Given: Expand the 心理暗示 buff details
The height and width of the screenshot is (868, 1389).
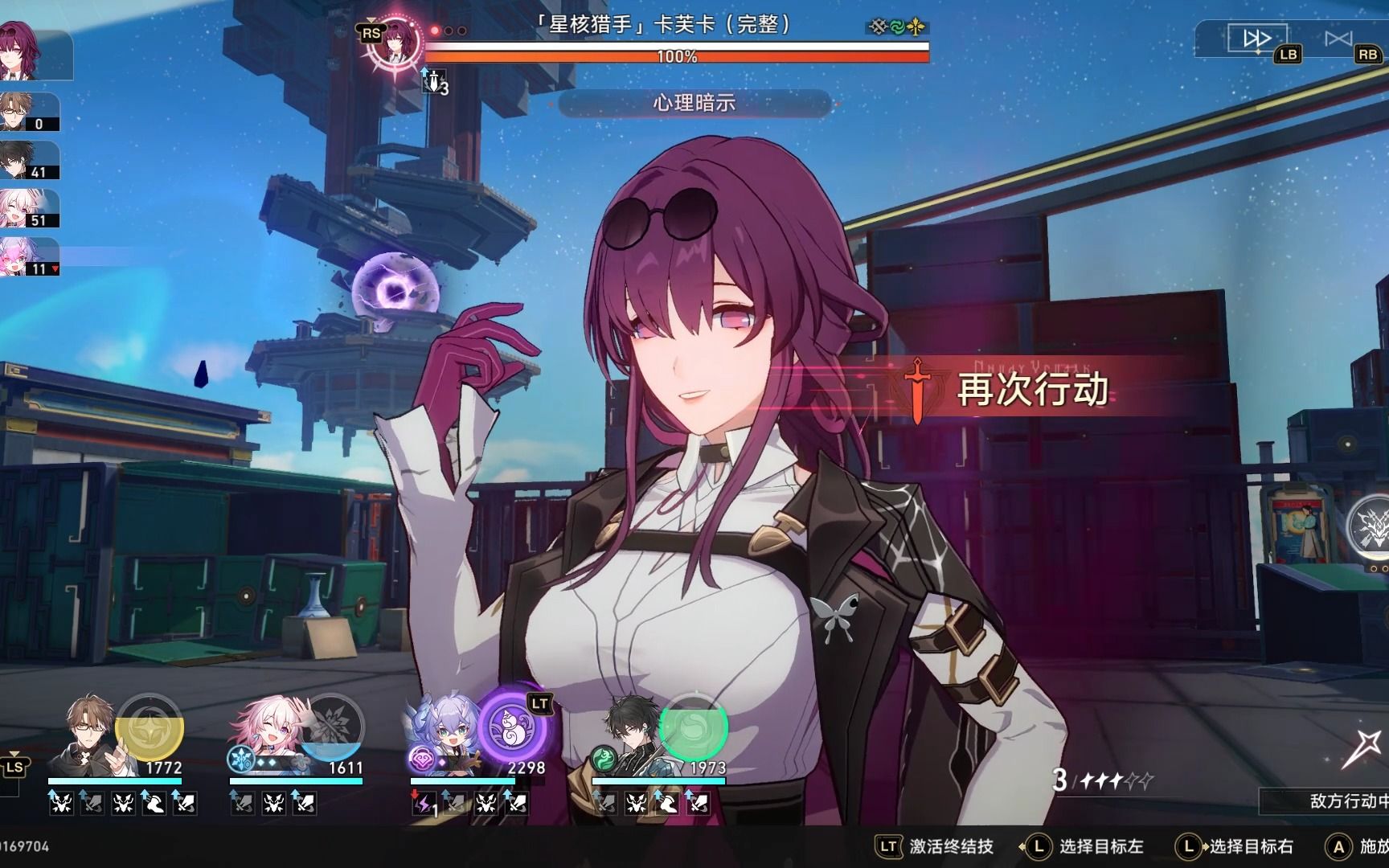Looking at the screenshot, I should point(694,103).
